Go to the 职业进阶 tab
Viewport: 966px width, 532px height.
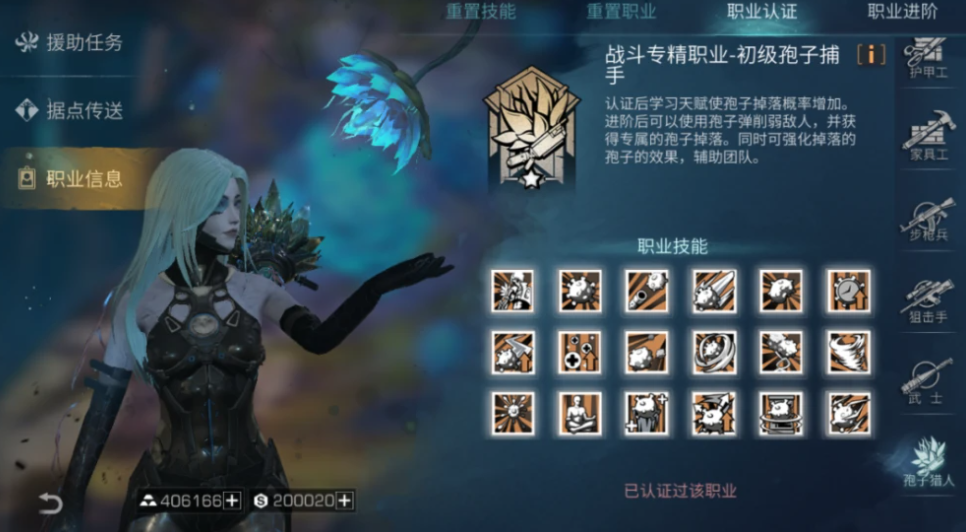point(902,12)
